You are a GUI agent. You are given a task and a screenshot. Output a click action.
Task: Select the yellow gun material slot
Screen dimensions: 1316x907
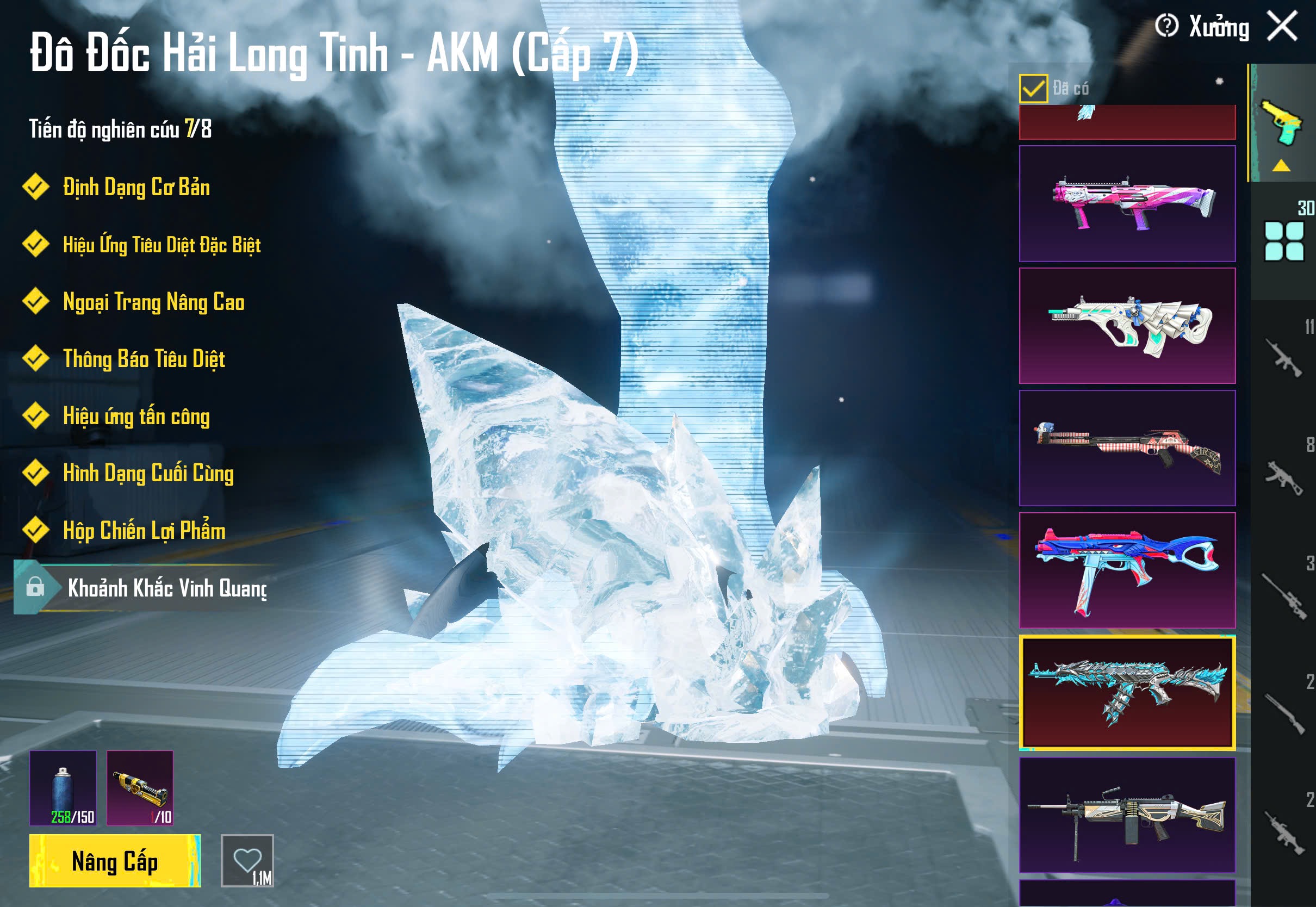point(140,788)
